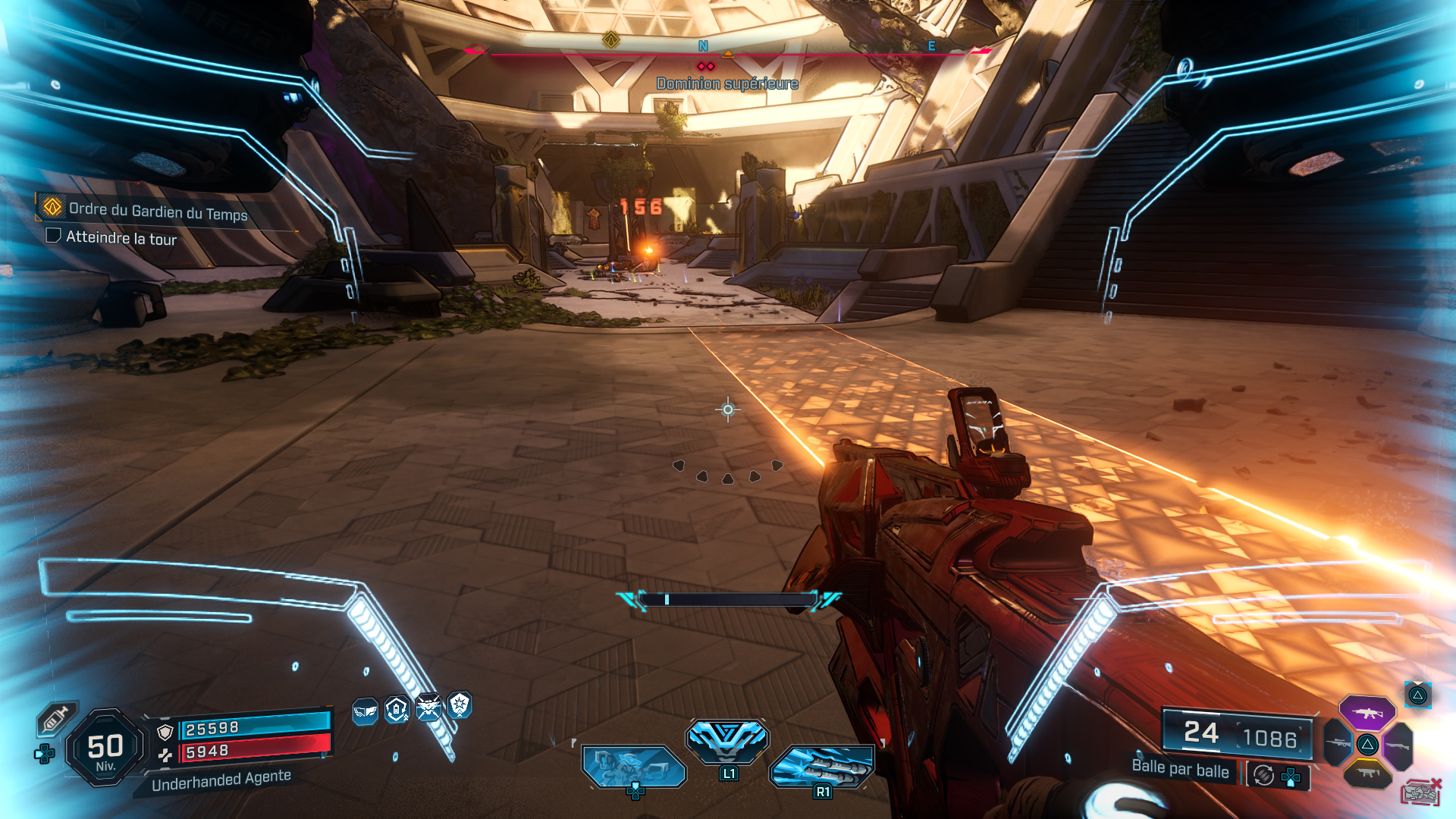The height and width of the screenshot is (819, 1456).
Task: Select the yellow quest marker on compass
Action: tap(611, 39)
